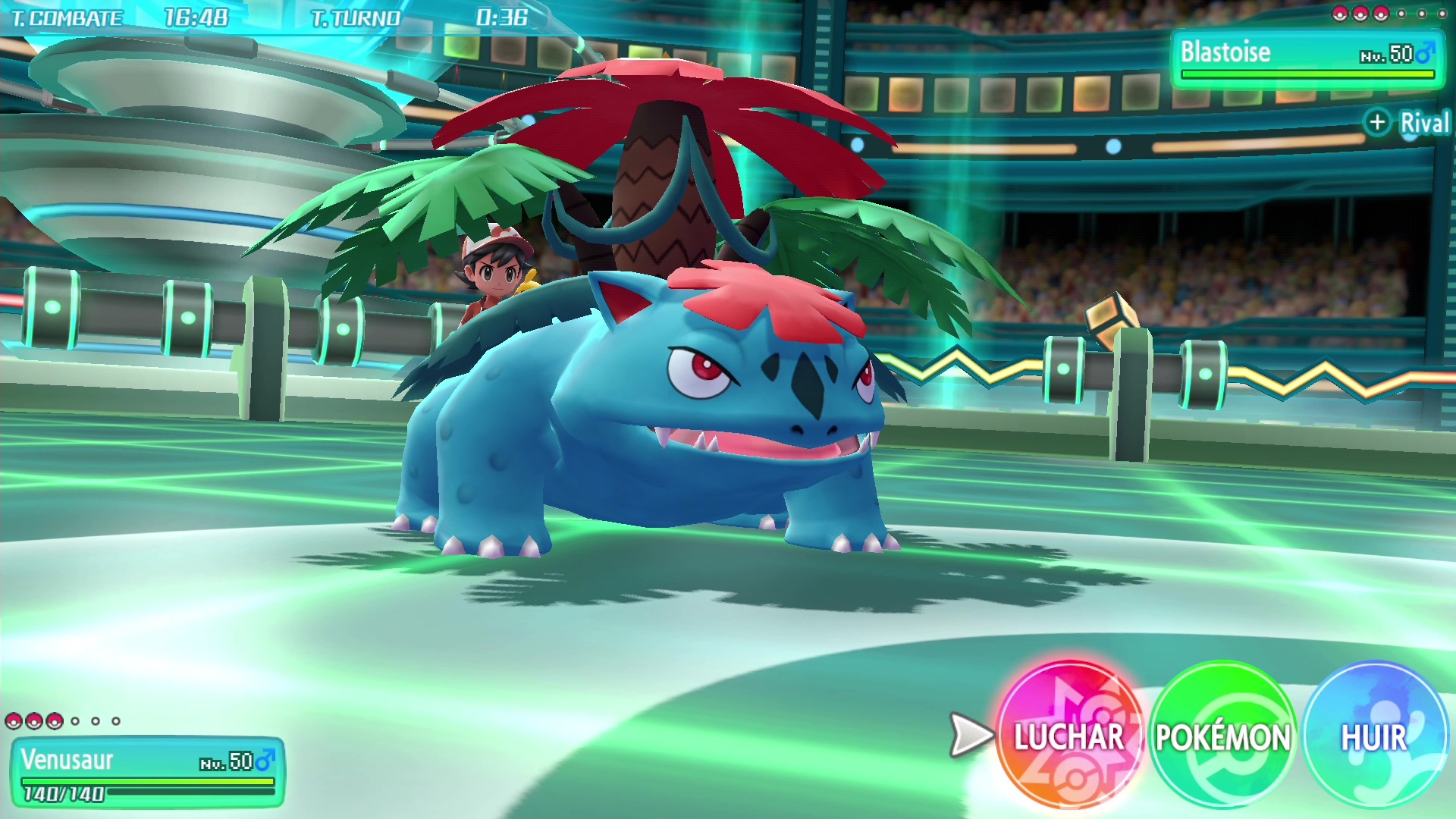Show Rival info with the plus button

point(1377,122)
